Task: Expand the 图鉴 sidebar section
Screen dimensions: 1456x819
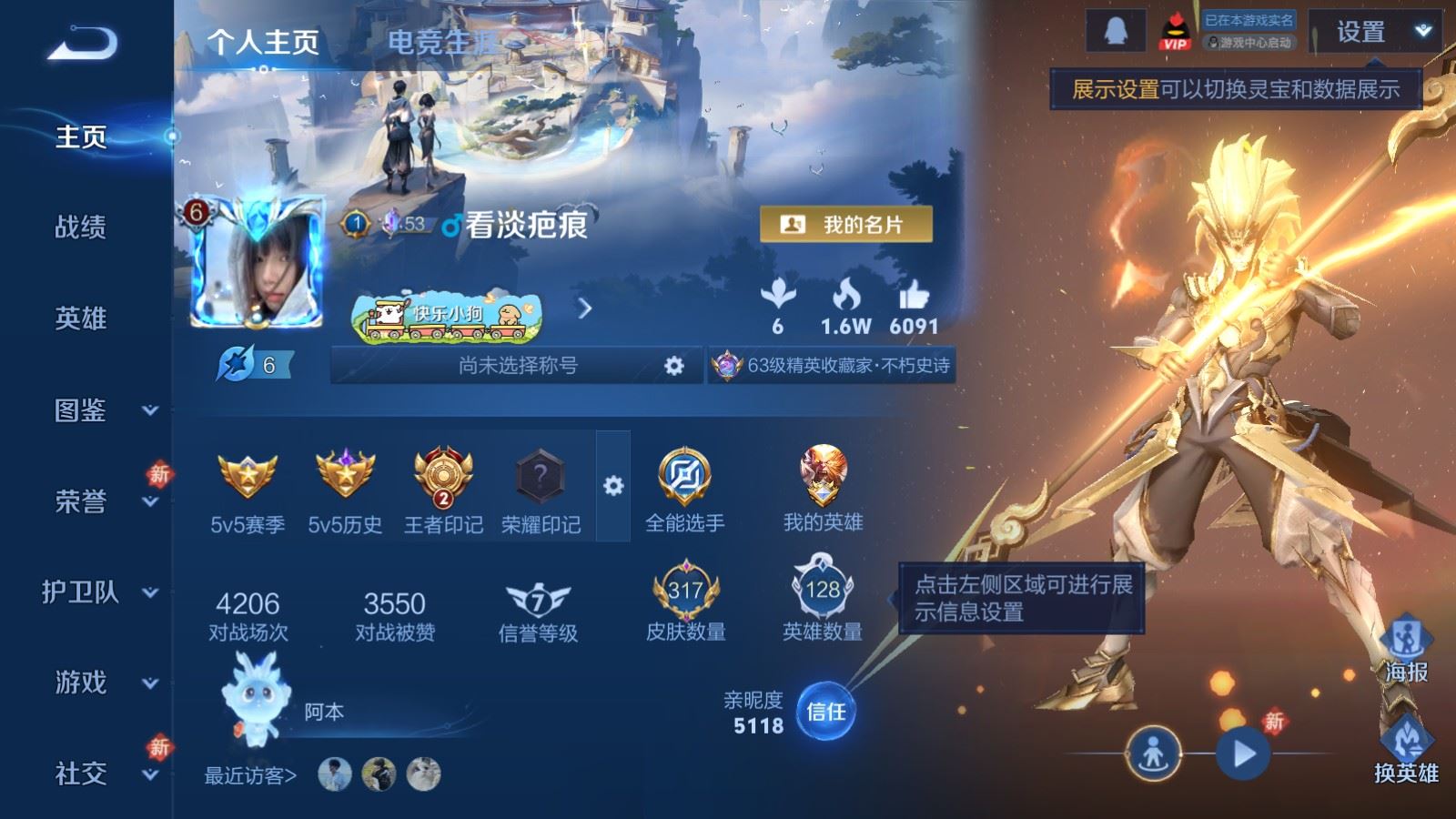Action: click(100, 410)
